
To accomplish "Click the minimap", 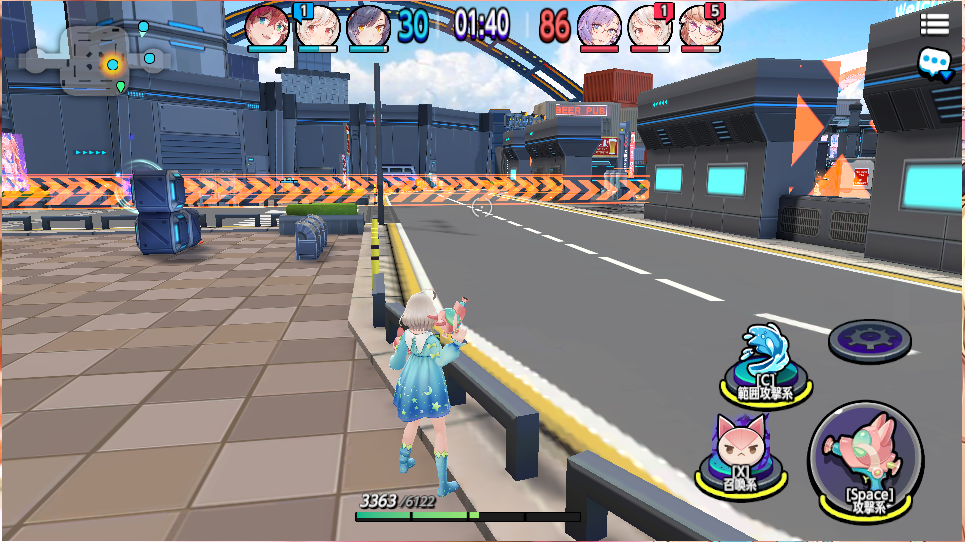I will click(x=98, y=62).
